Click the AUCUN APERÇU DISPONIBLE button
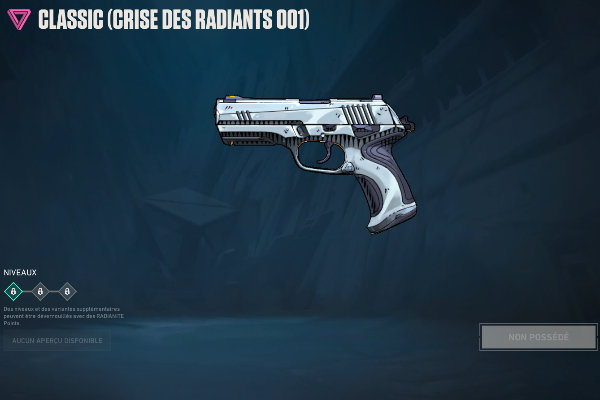600x400 pixels. click(x=57, y=341)
